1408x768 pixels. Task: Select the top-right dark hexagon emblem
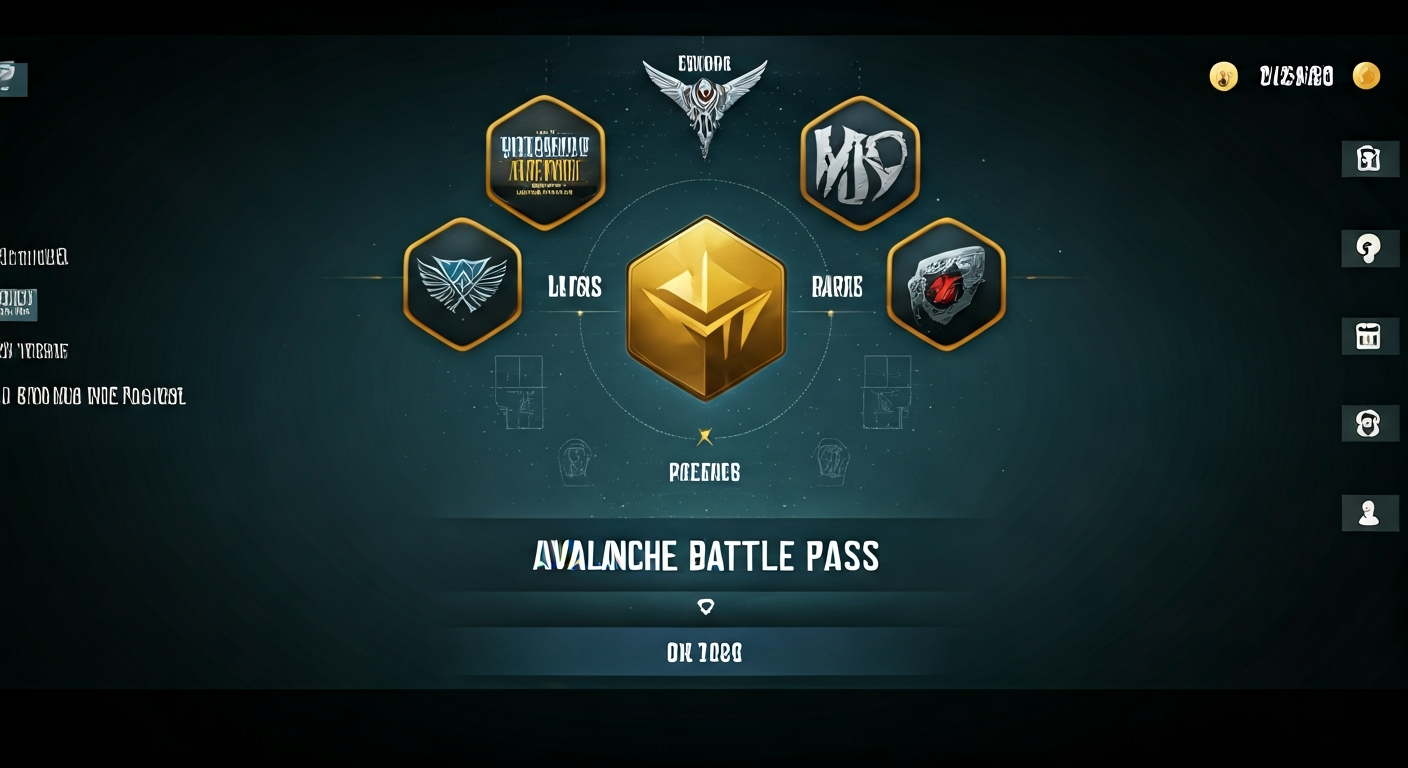(x=861, y=160)
